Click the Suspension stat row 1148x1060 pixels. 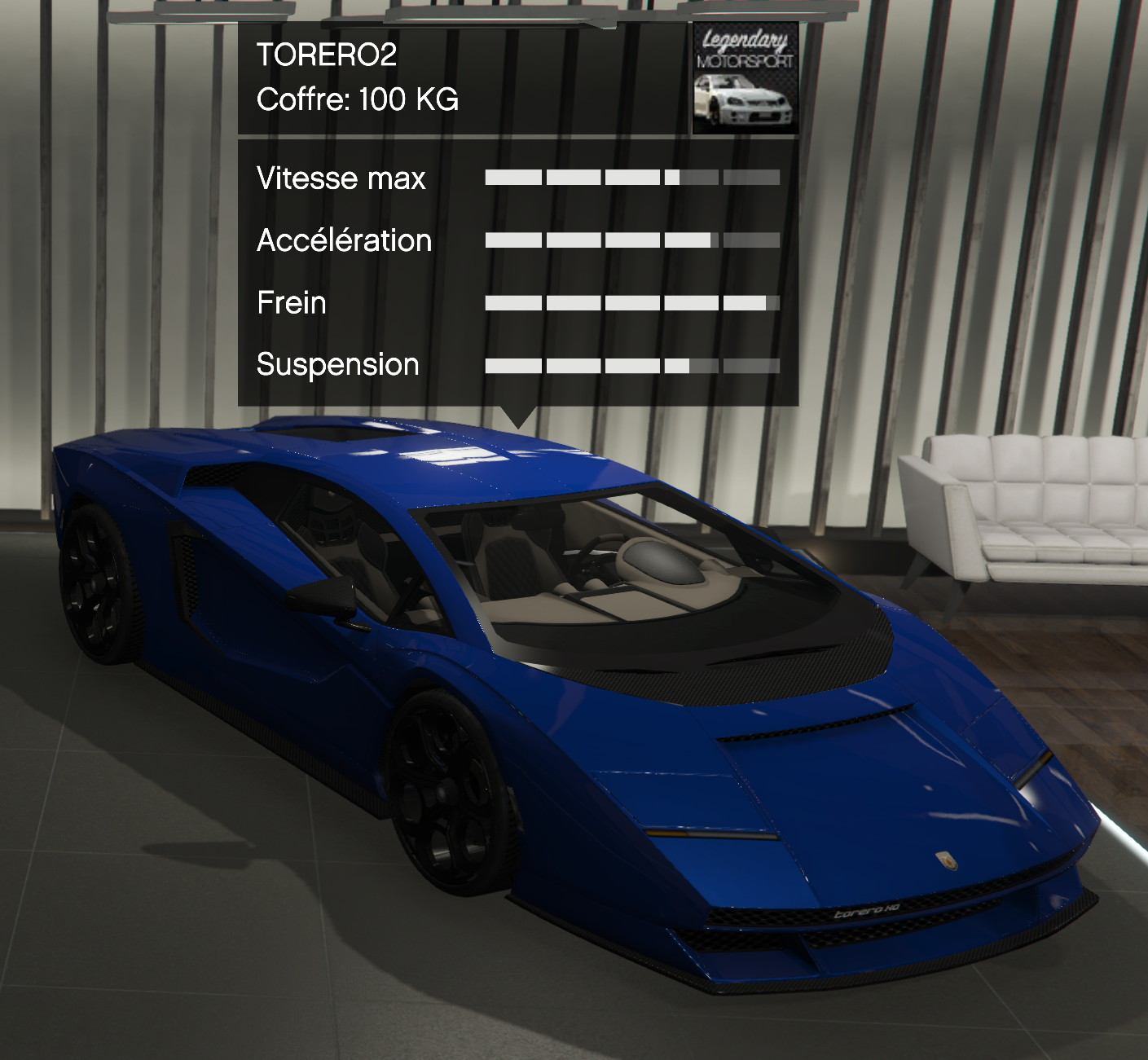pyautogui.click(x=336, y=365)
